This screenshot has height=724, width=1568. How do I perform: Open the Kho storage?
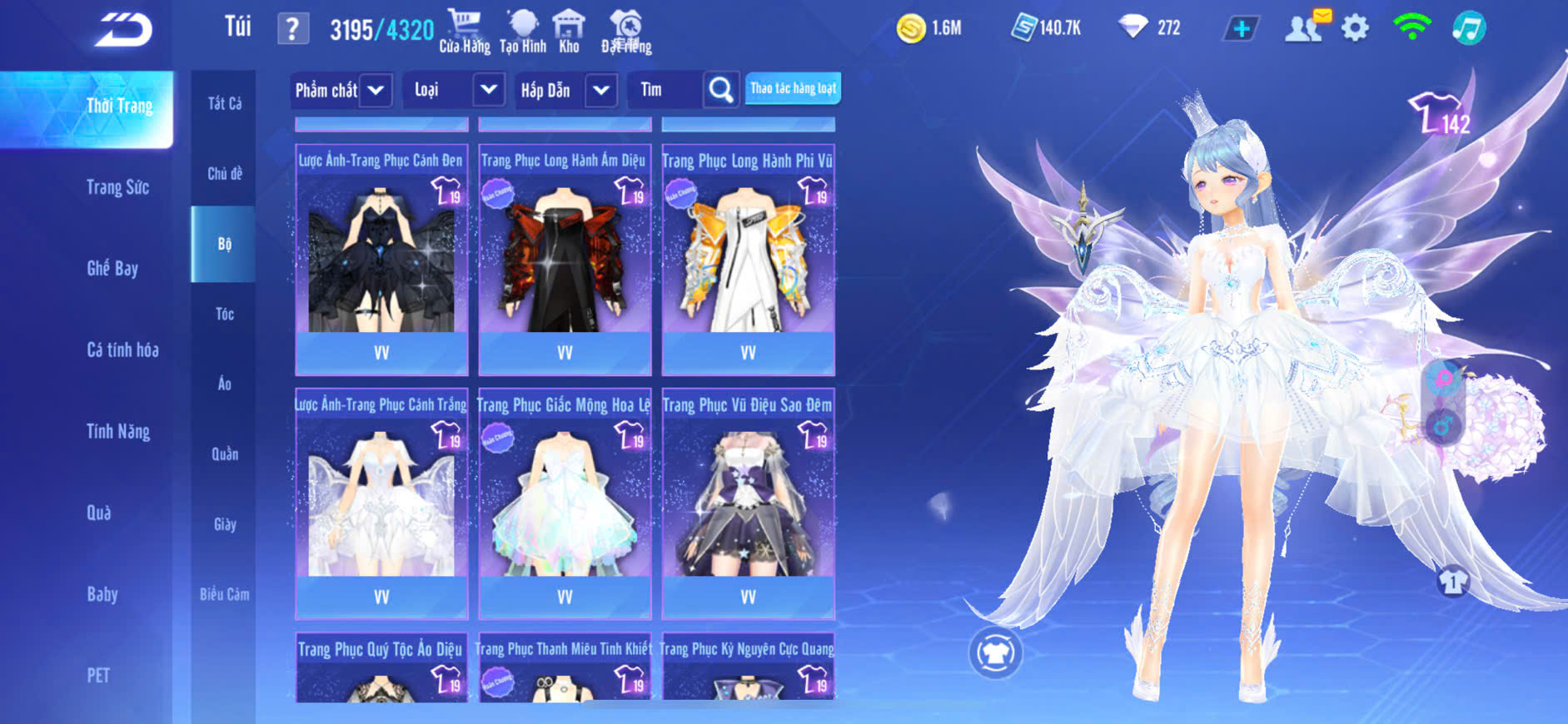tap(569, 31)
